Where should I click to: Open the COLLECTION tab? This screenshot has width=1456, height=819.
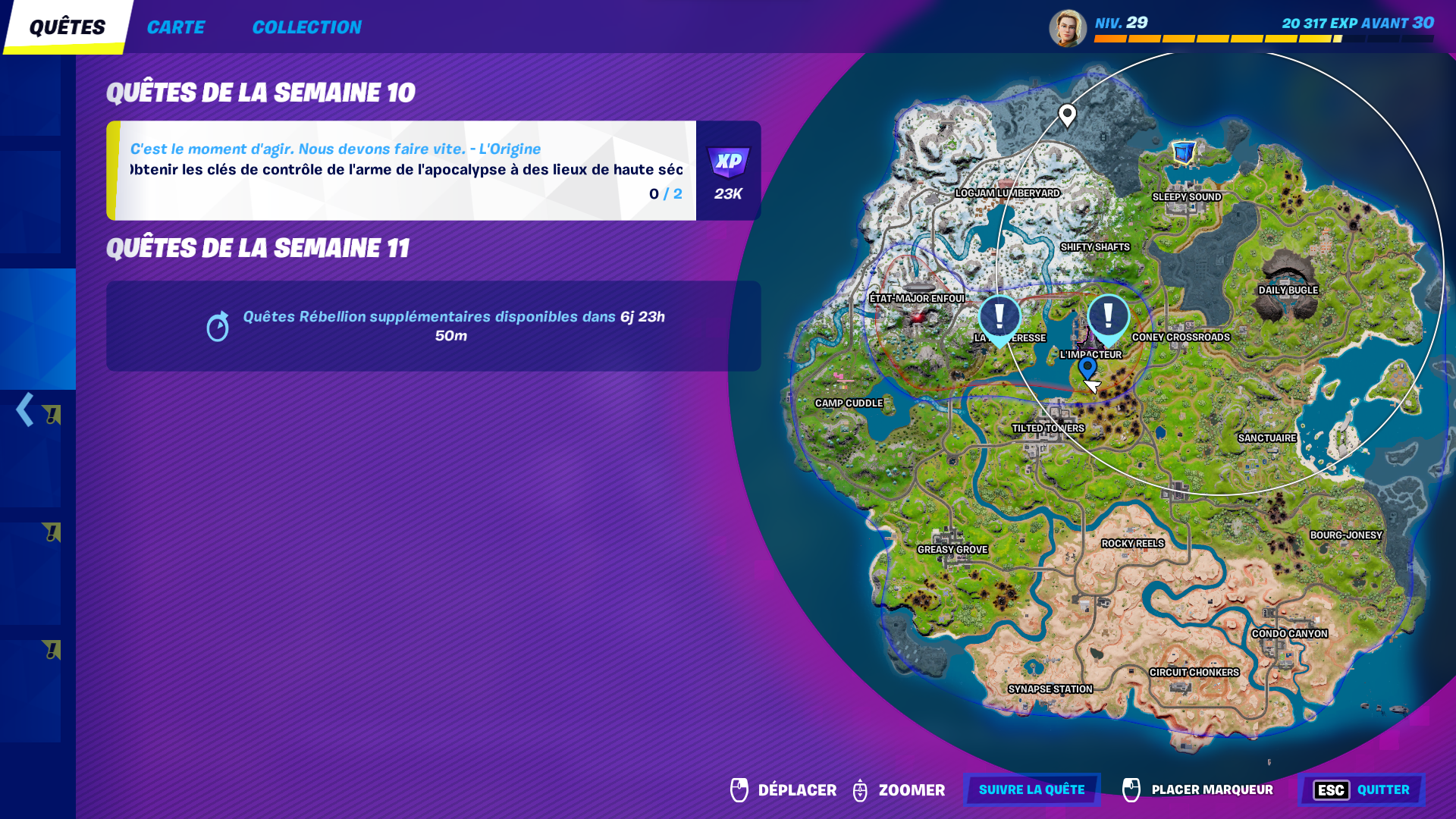pyautogui.click(x=307, y=27)
